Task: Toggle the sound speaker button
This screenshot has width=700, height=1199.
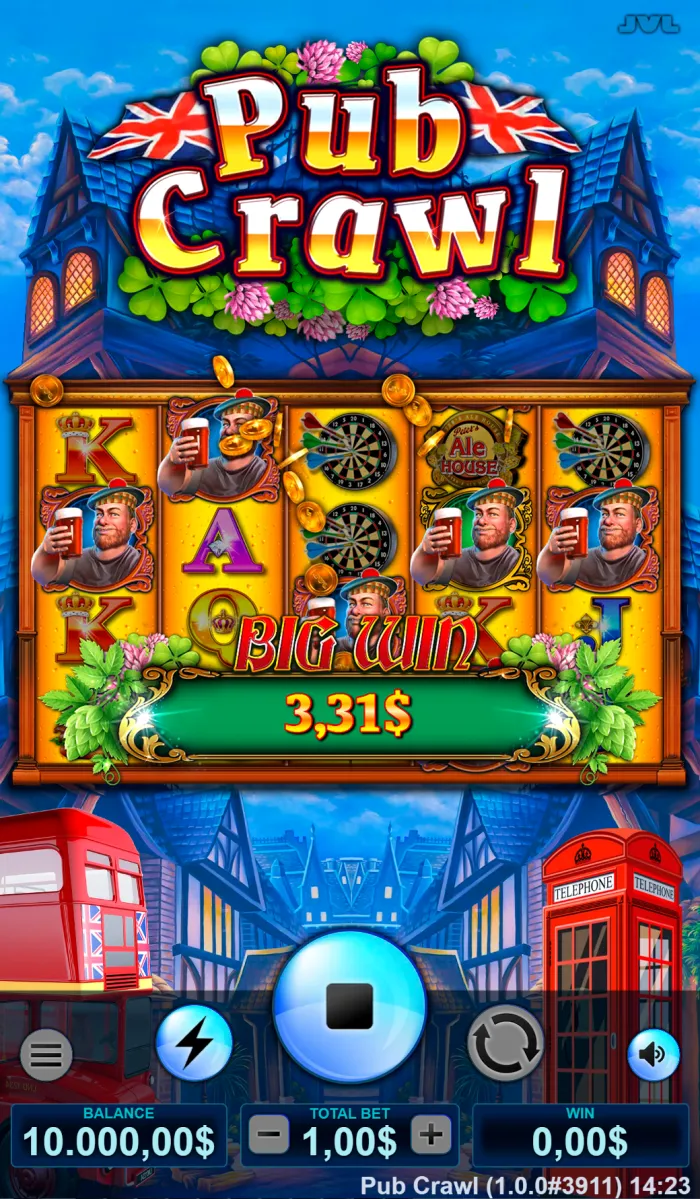Action: click(653, 1054)
